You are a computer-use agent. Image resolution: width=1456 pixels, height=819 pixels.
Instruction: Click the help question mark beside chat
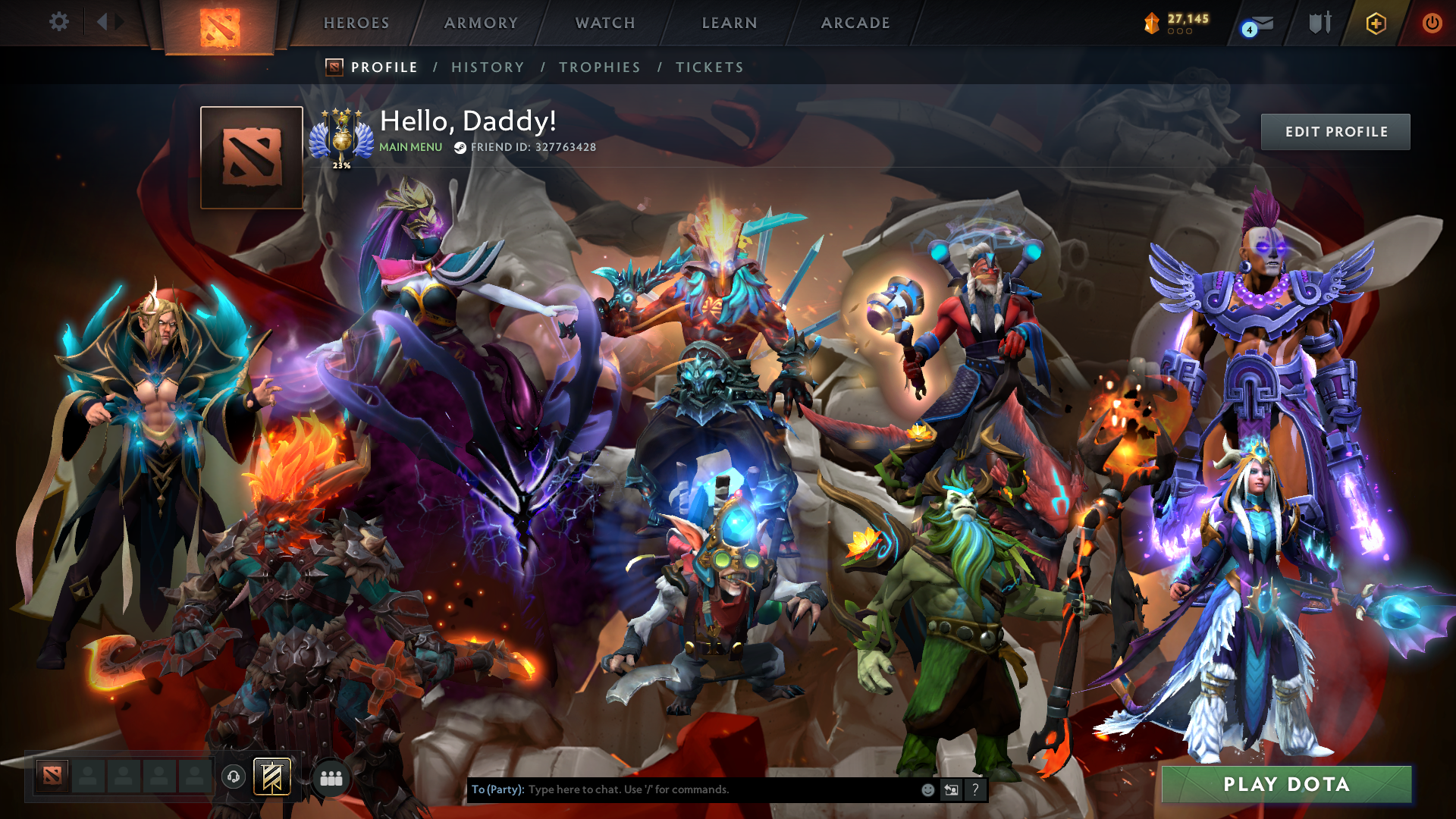[x=975, y=789]
